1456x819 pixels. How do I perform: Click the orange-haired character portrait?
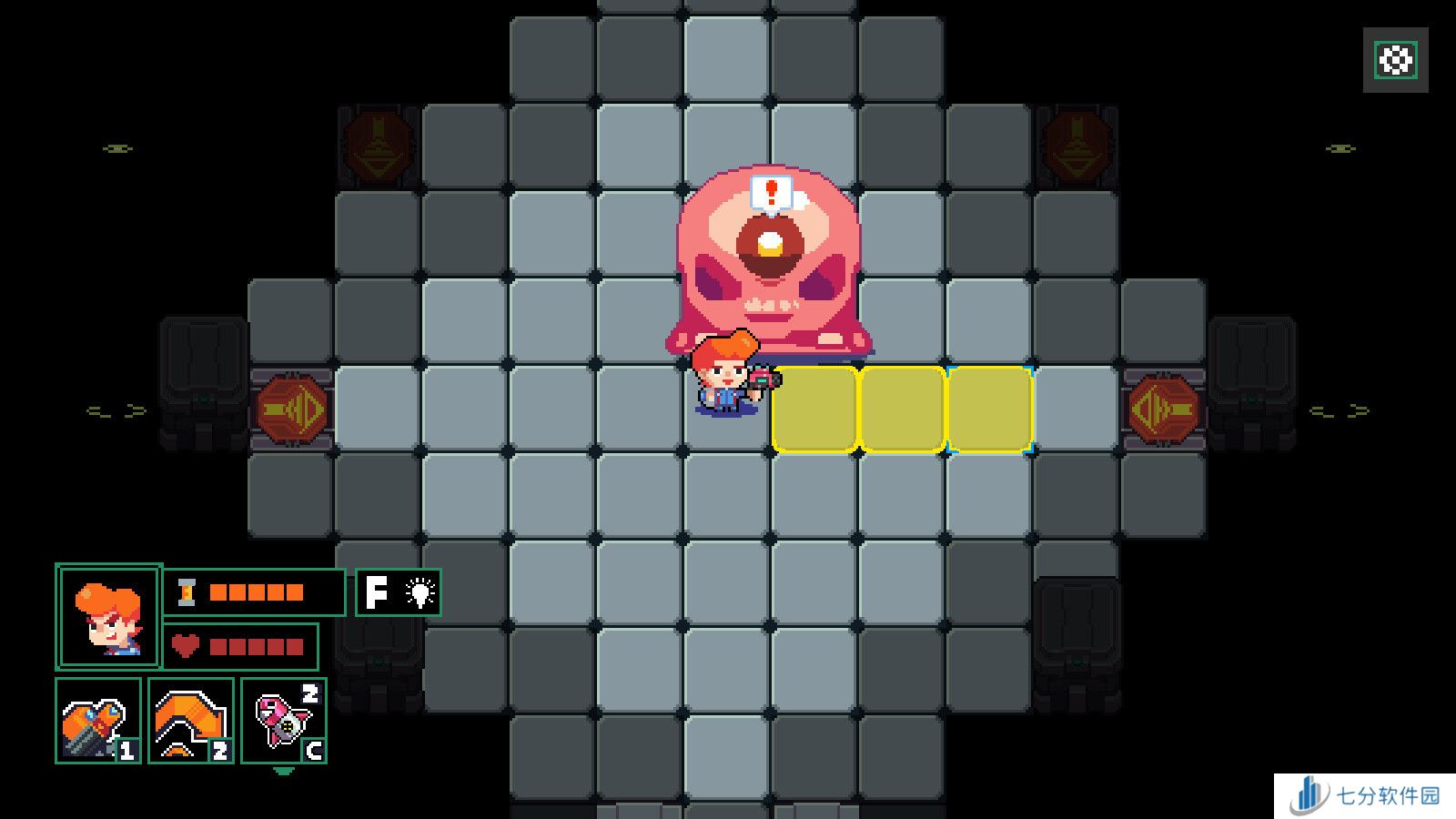point(108,616)
